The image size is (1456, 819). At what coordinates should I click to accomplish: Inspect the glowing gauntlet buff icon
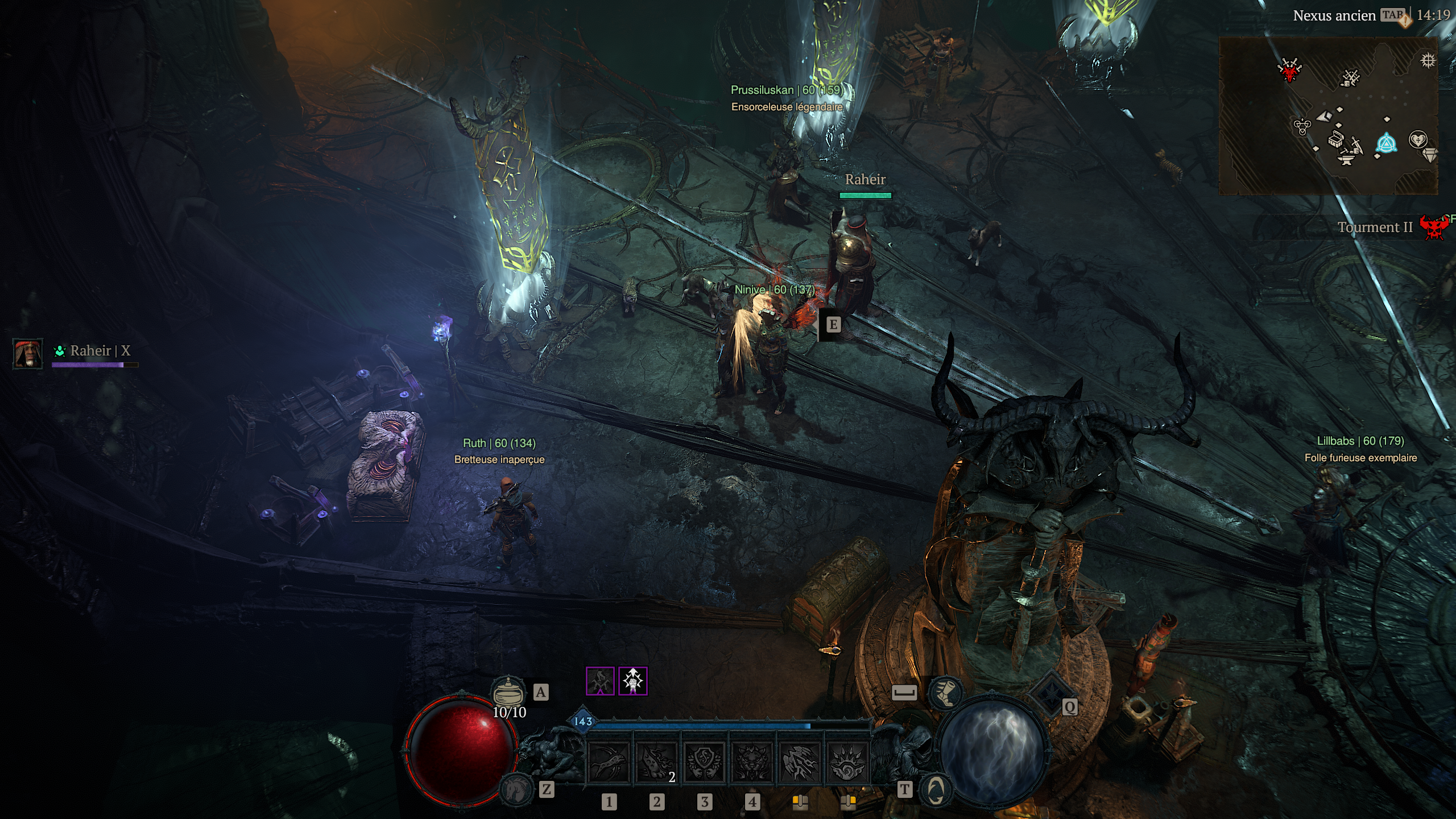tap(633, 681)
